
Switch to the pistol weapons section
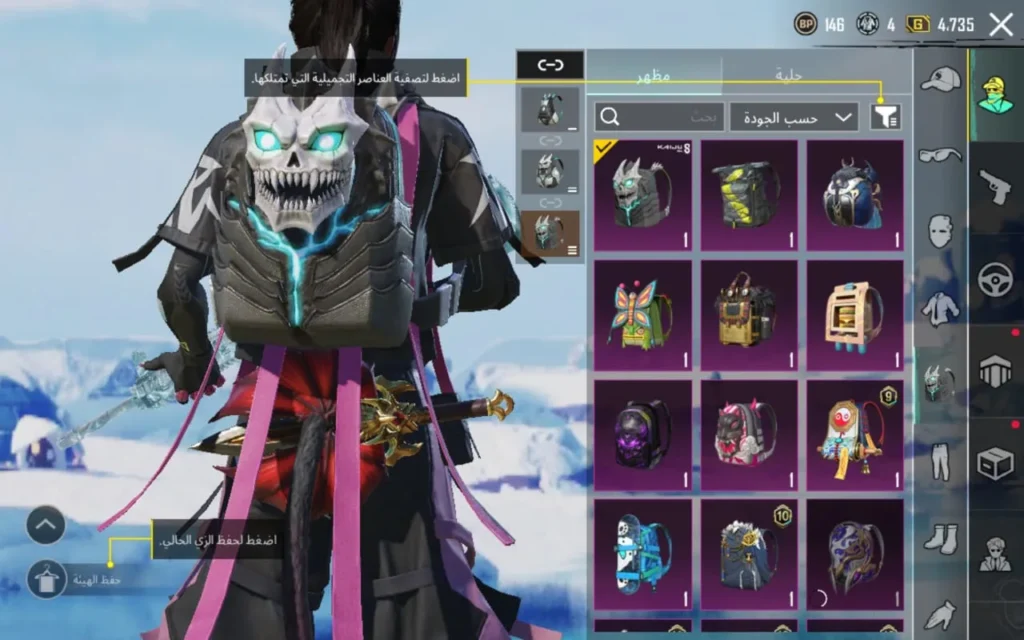pos(996,187)
